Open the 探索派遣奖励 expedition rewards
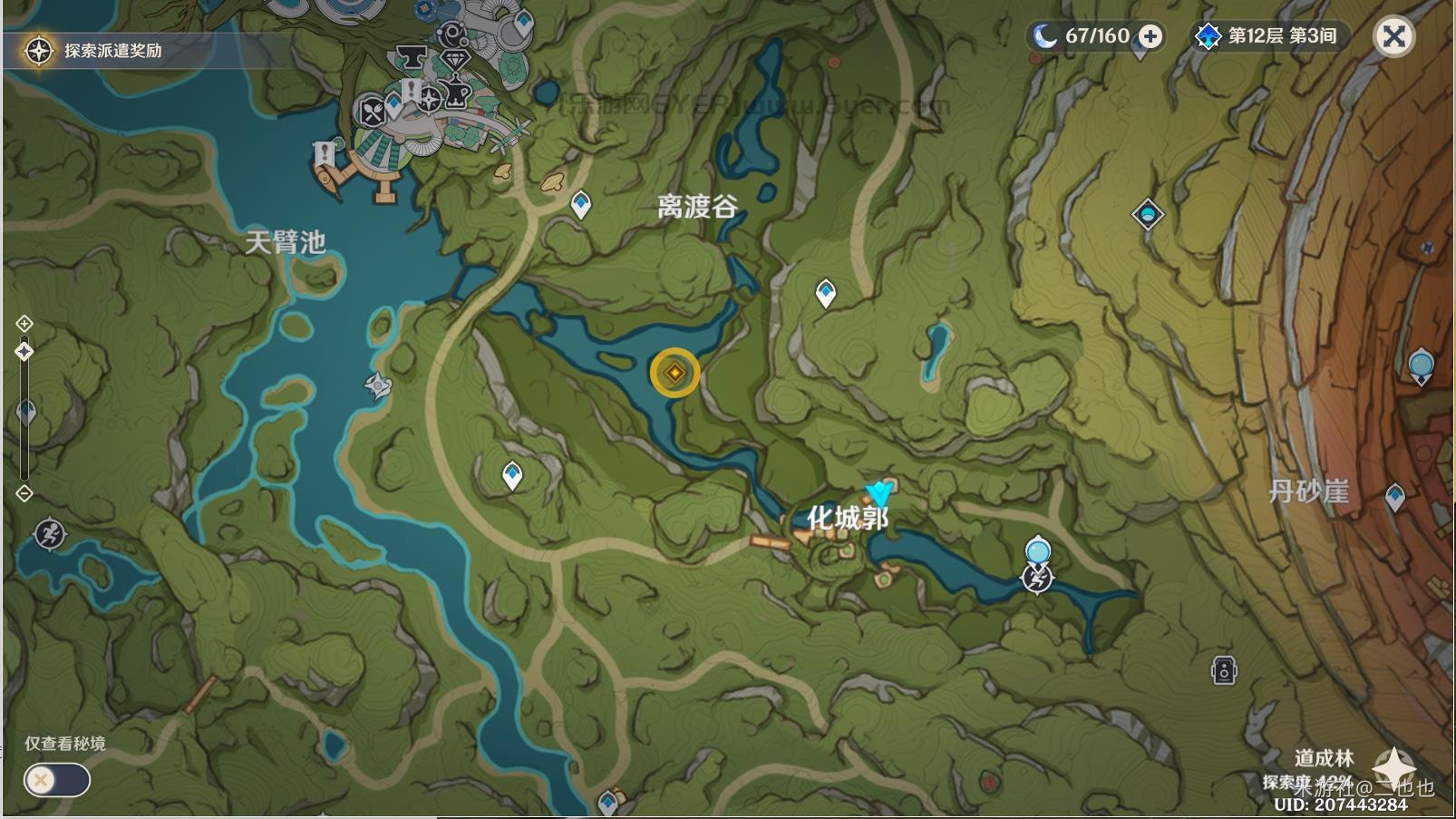The image size is (1456, 819). pyautogui.click(x=98, y=50)
